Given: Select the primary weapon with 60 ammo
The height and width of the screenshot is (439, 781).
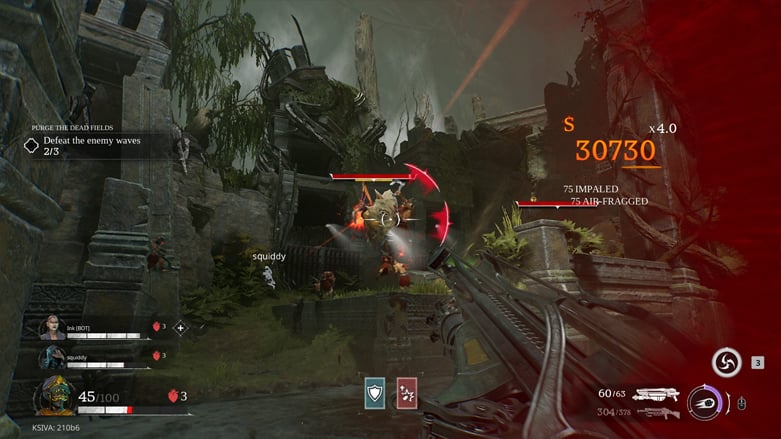Looking at the screenshot, I should 655,394.
